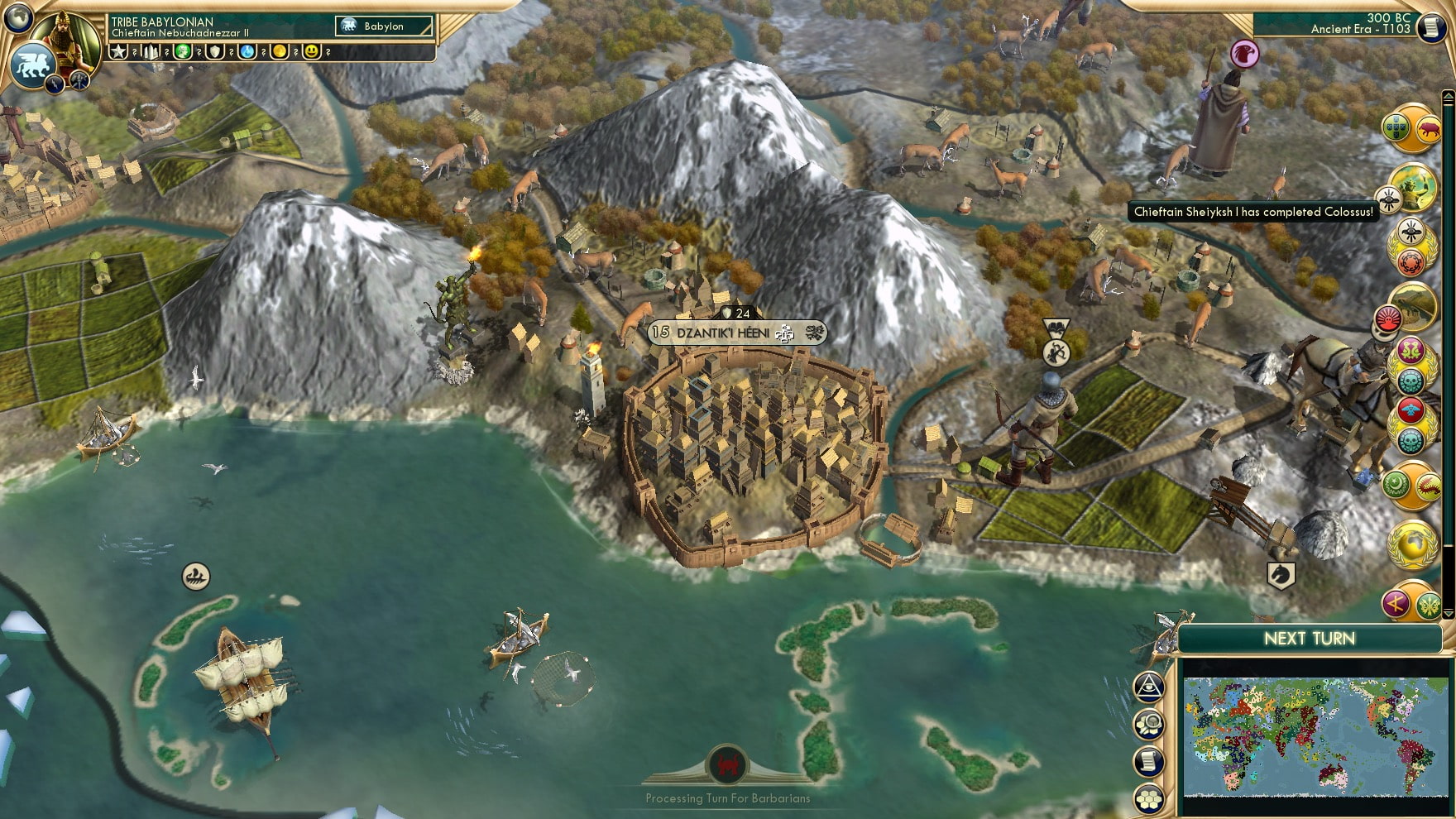Click the gold coin treasury icon
Image resolution: width=1456 pixels, height=819 pixels.
(x=280, y=51)
